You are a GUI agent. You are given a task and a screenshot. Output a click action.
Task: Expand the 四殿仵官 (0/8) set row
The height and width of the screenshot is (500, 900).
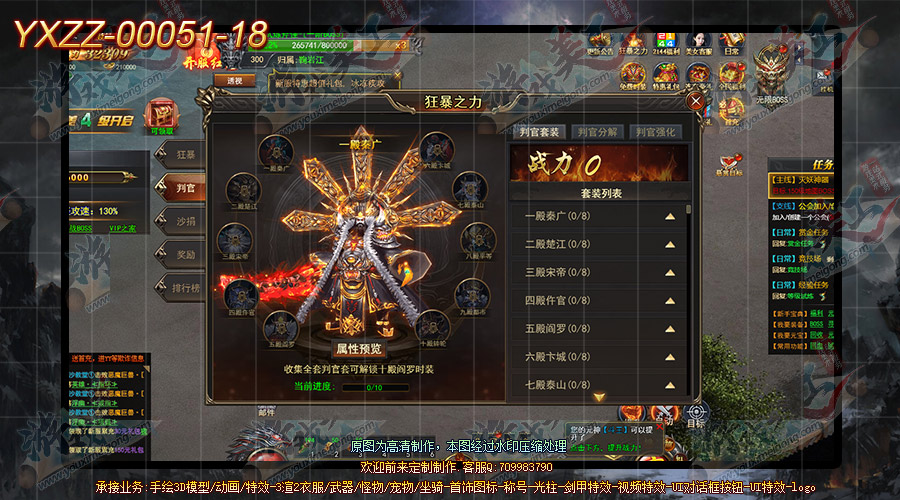(670, 300)
